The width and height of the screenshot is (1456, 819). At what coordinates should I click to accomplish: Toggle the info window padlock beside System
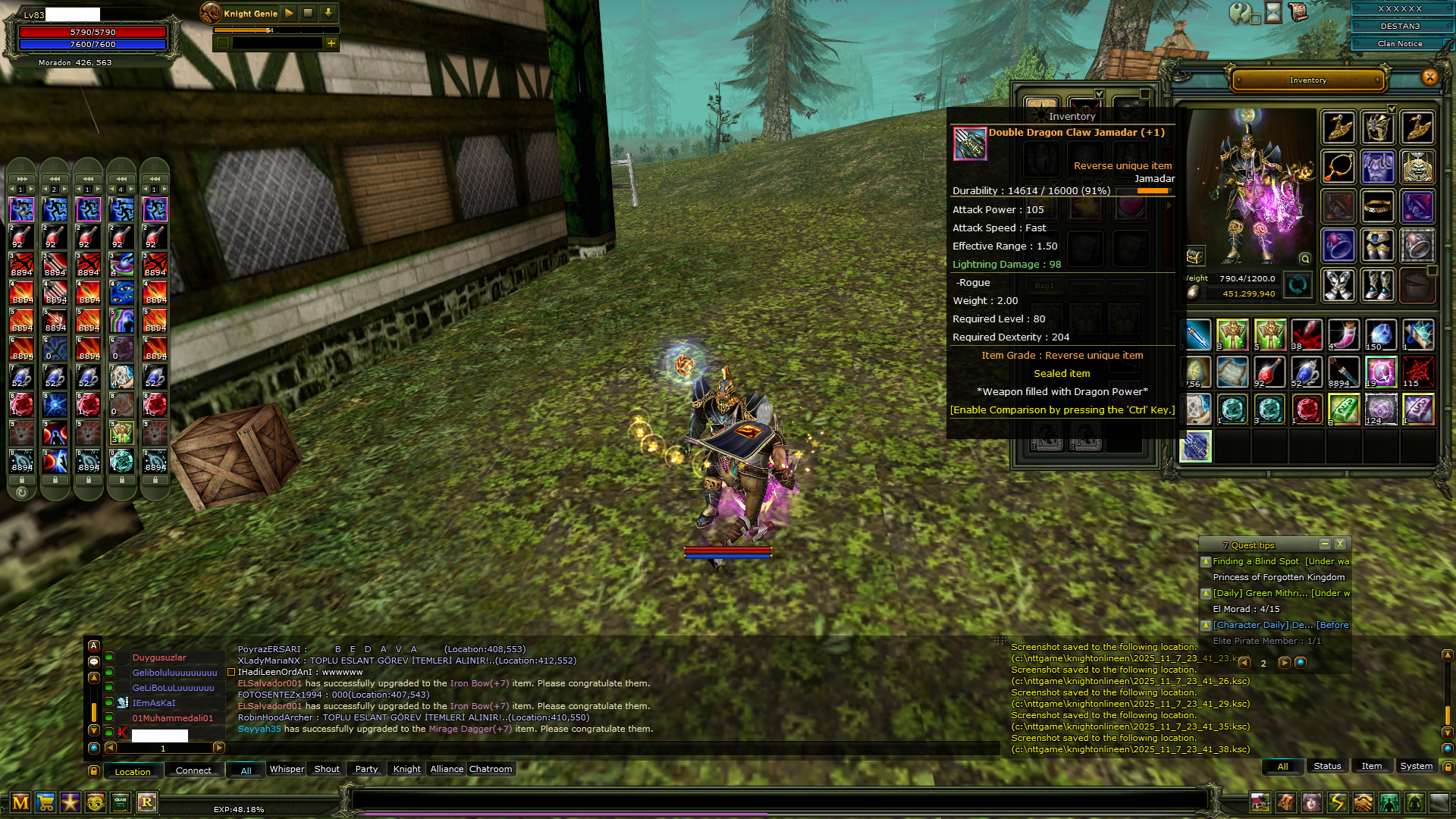[x=1448, y=767]
